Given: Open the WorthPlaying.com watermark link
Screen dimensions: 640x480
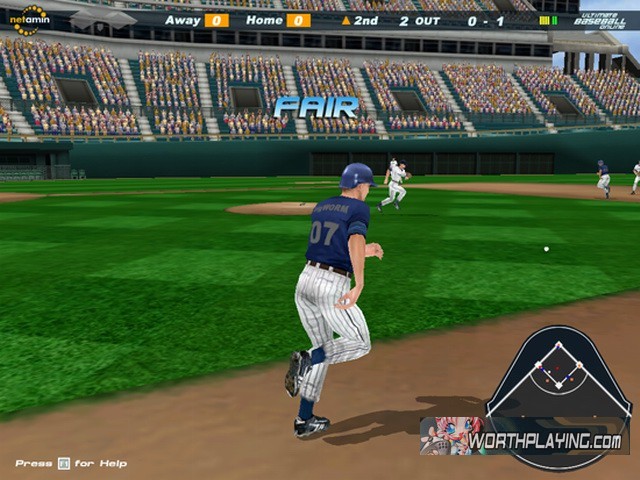Looking at the screenshot, I should 544,441.
